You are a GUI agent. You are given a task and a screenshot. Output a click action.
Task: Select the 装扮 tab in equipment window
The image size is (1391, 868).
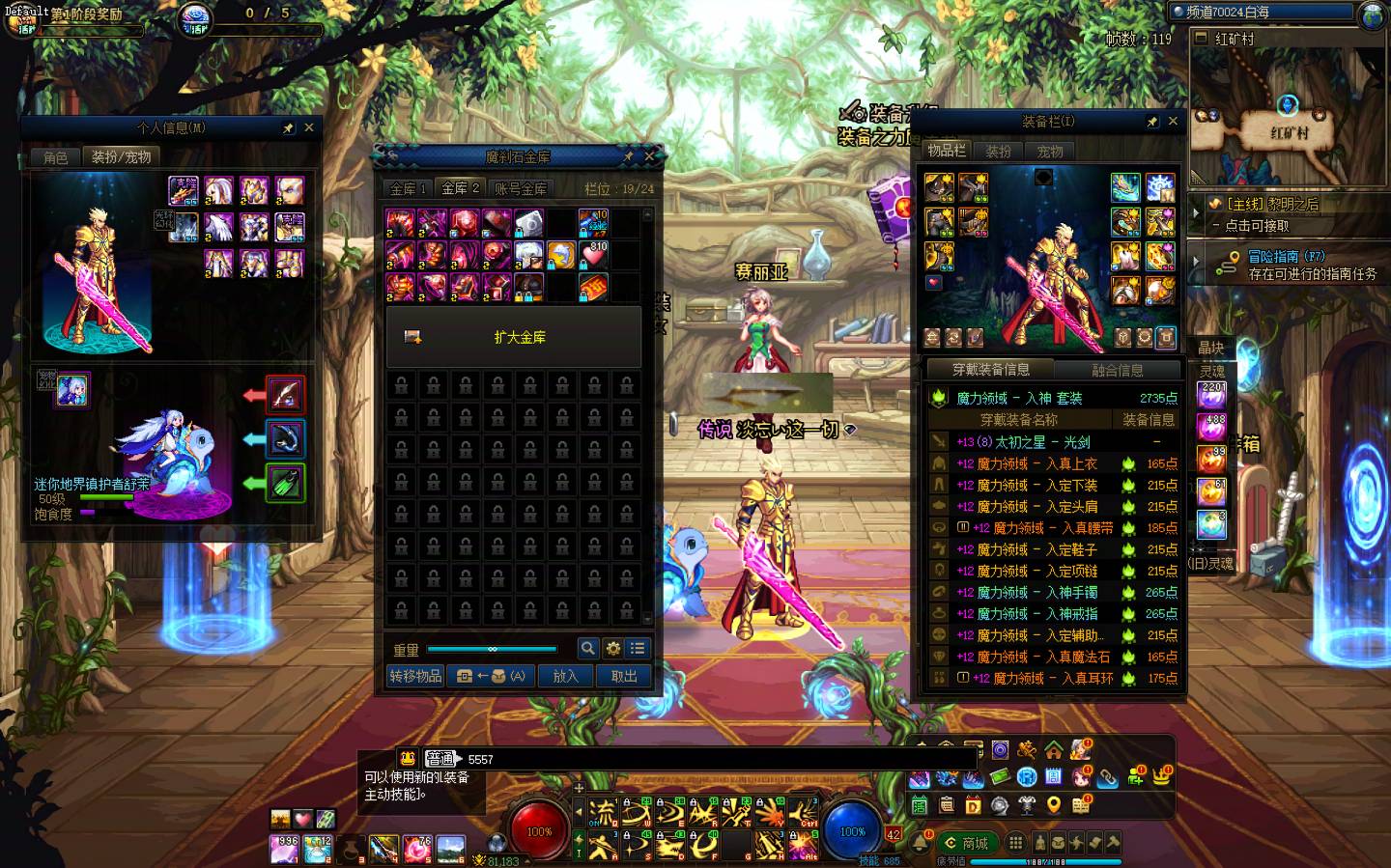pos(998,151)
